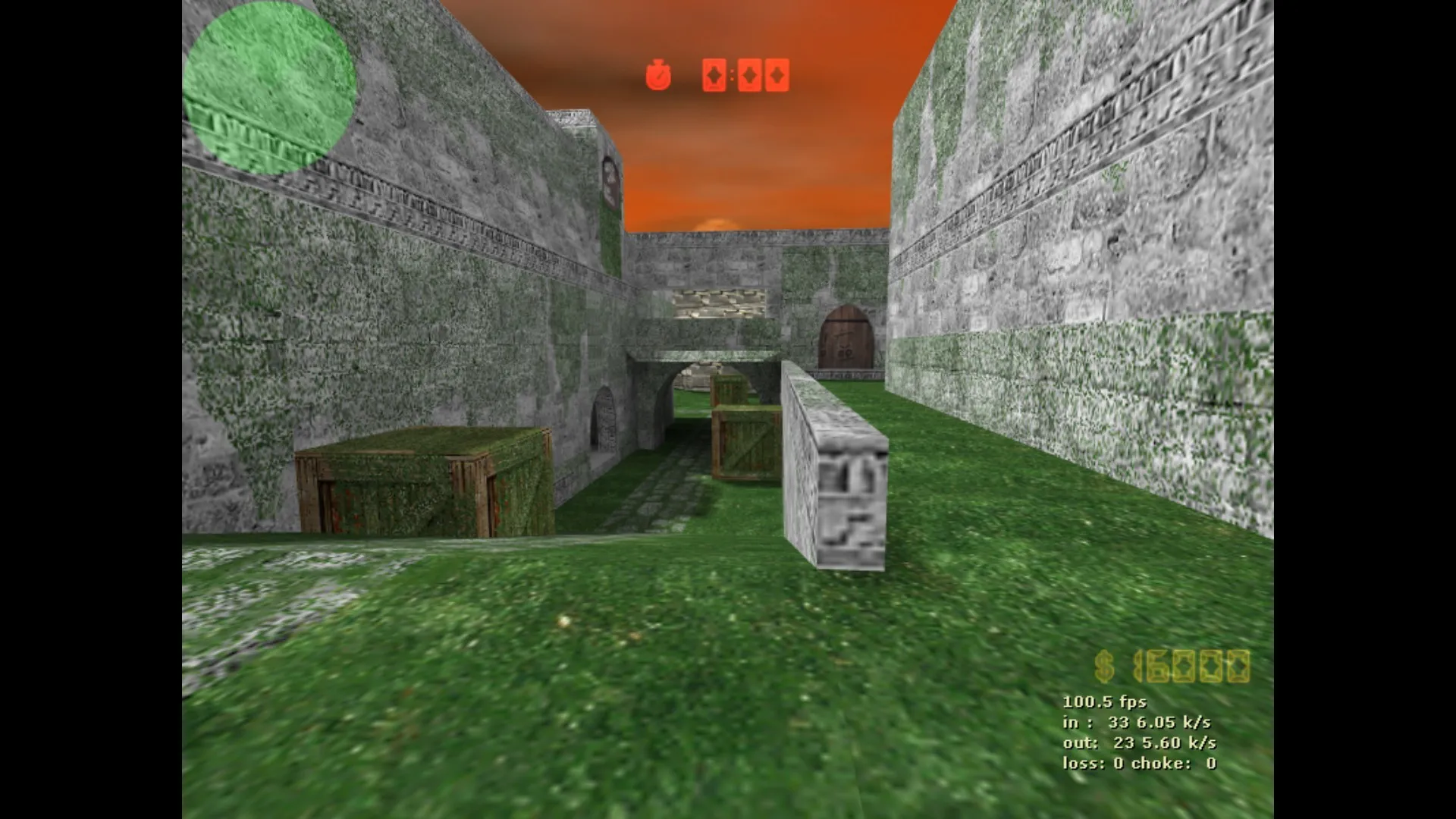Click the rightmost timer digit panel
This screenshot has width=1456, height=819.
coord(776,76)
